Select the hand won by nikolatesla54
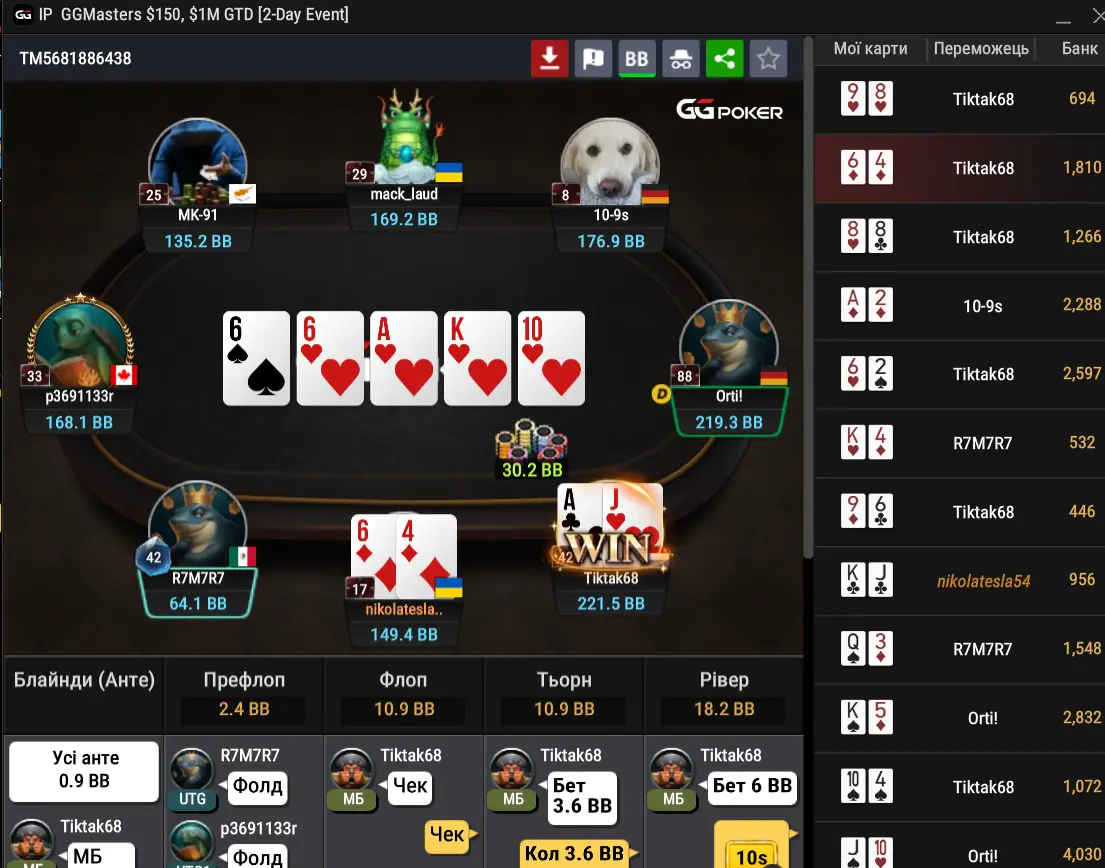This screenshot has width=1105, height=868. (960, 580)
